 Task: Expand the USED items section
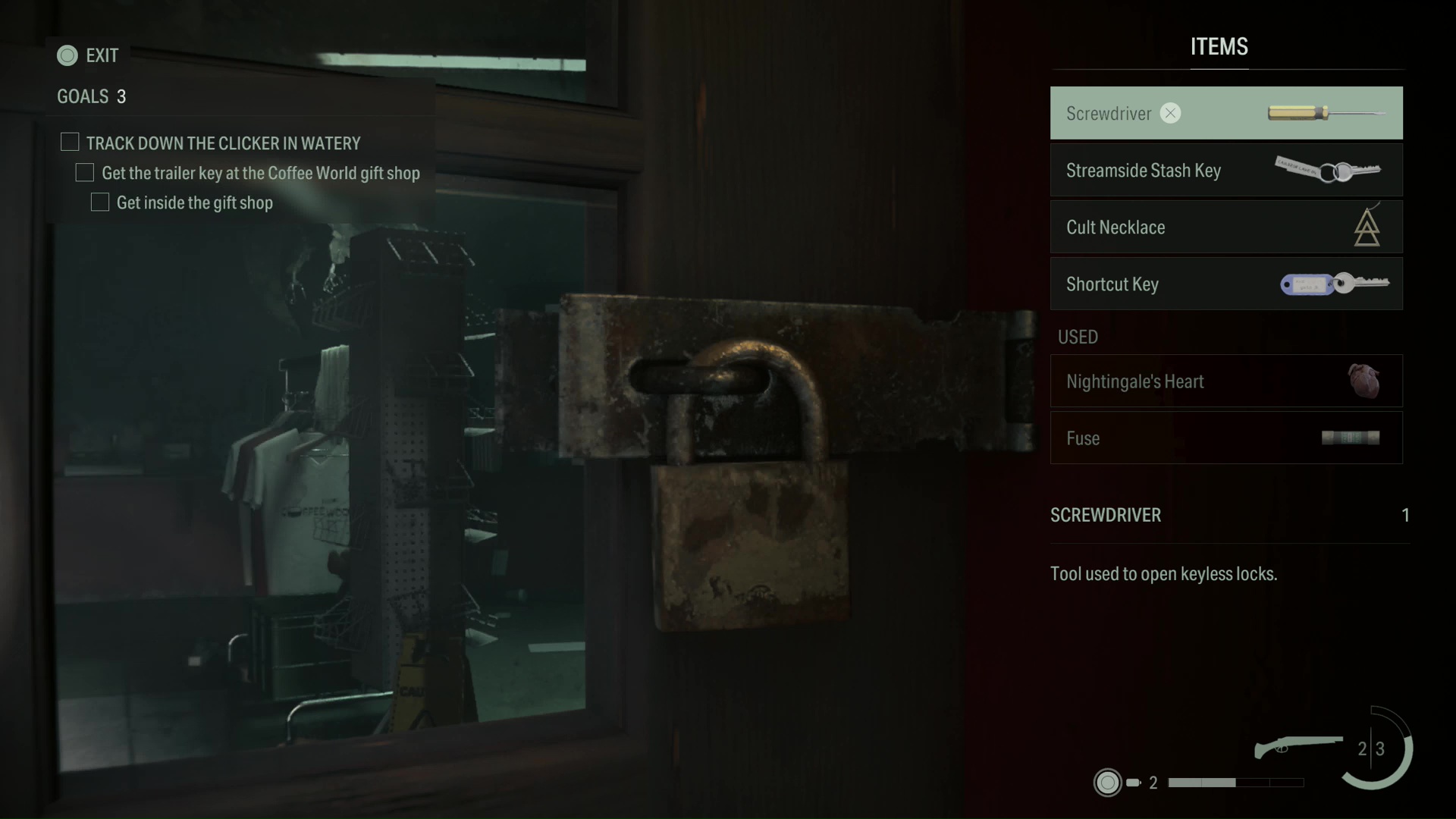(1078, 337)
